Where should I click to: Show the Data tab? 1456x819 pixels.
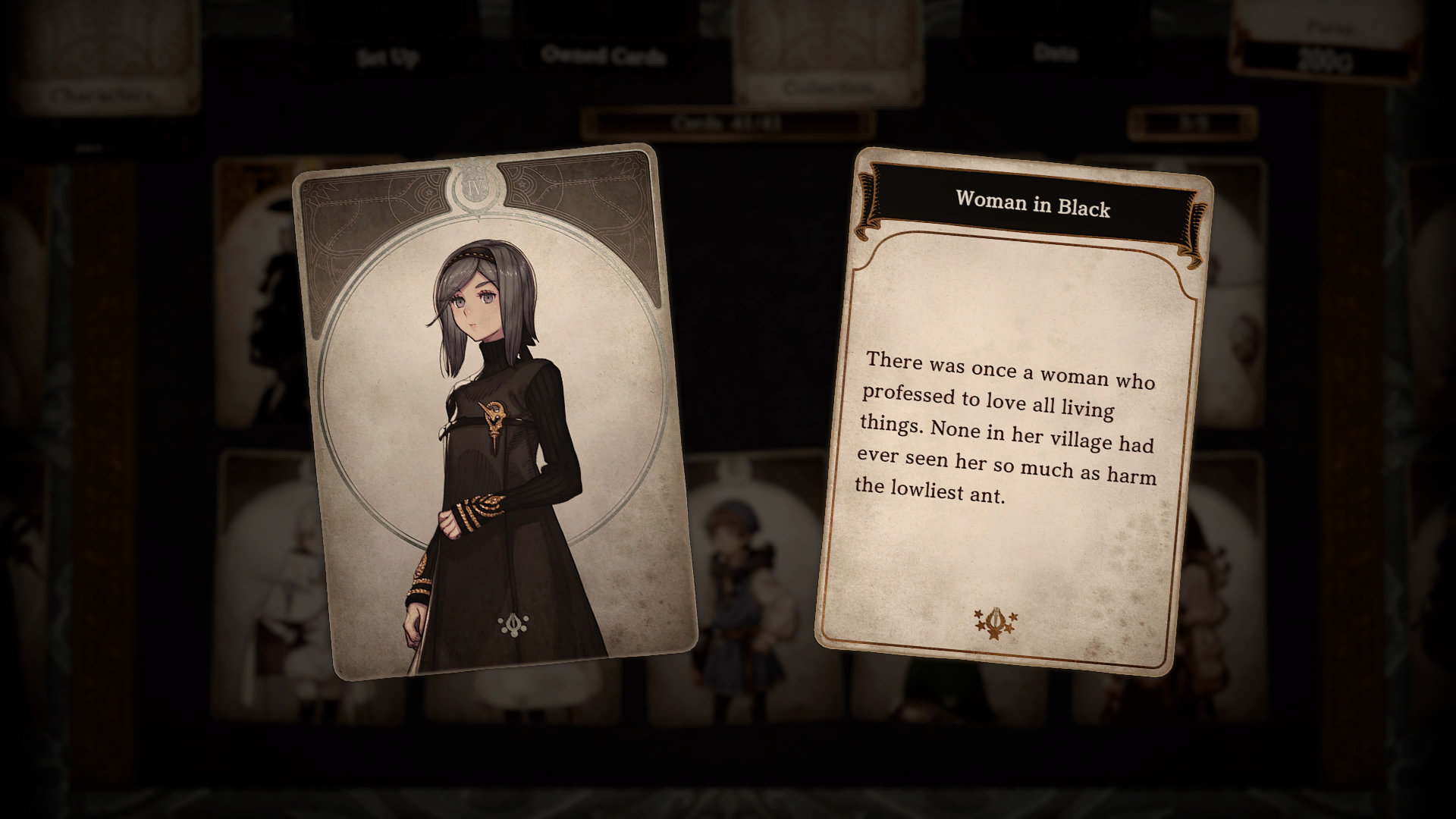1055,53
